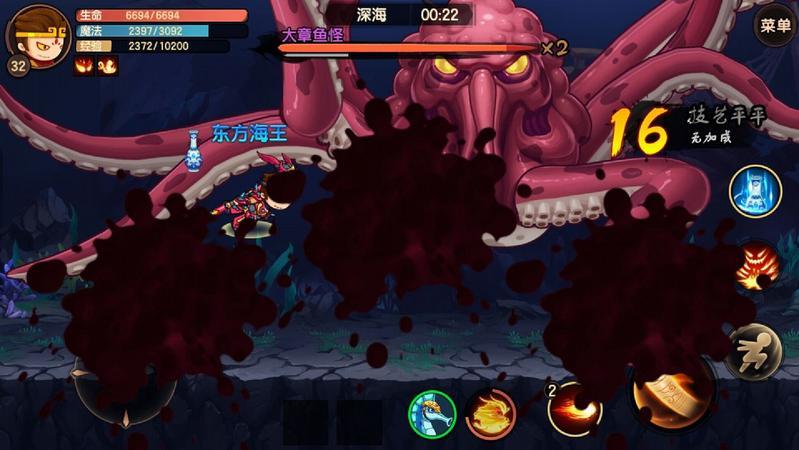799x450 pixels.
Task: Activate the blue glowing pillar skill
Action: pos(755,190)
